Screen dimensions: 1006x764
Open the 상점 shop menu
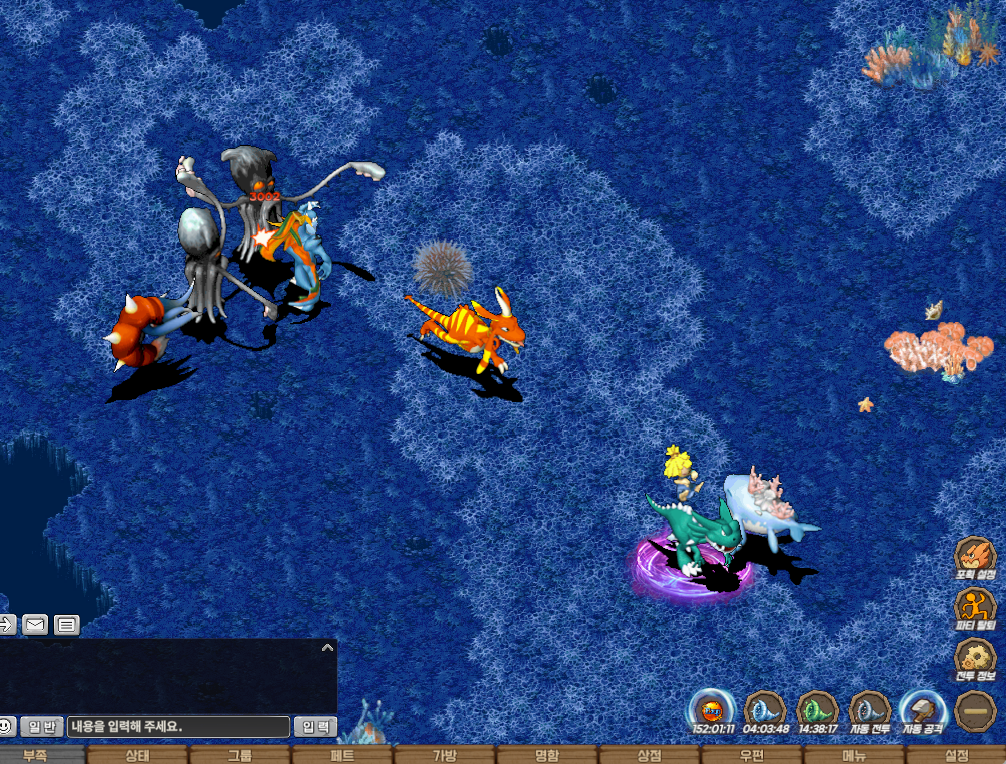tap(650, 756)
